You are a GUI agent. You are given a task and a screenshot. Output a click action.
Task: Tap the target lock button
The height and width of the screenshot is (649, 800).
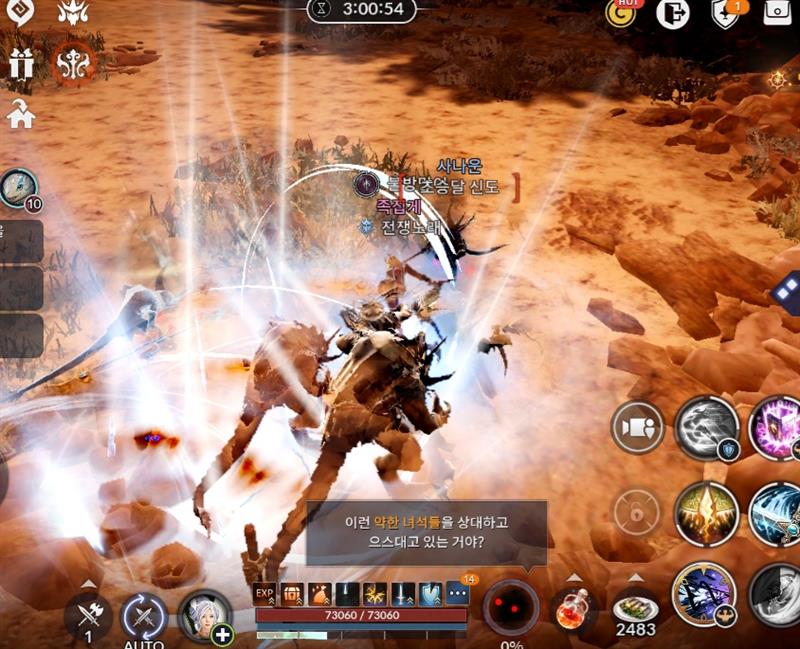coord(636,513)
